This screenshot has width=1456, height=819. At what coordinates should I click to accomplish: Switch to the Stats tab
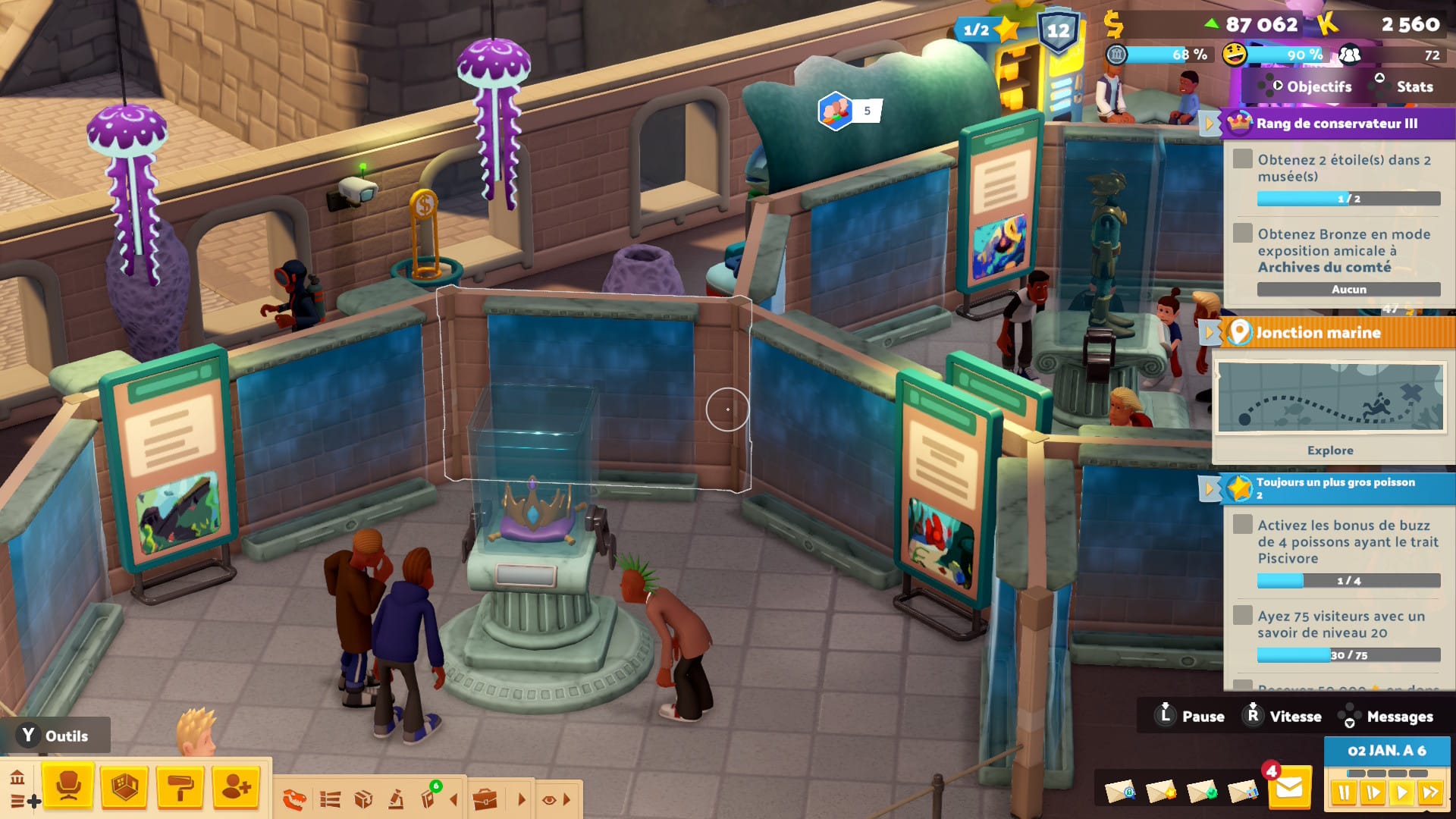pyautogui.click(x=1414, y=86)
